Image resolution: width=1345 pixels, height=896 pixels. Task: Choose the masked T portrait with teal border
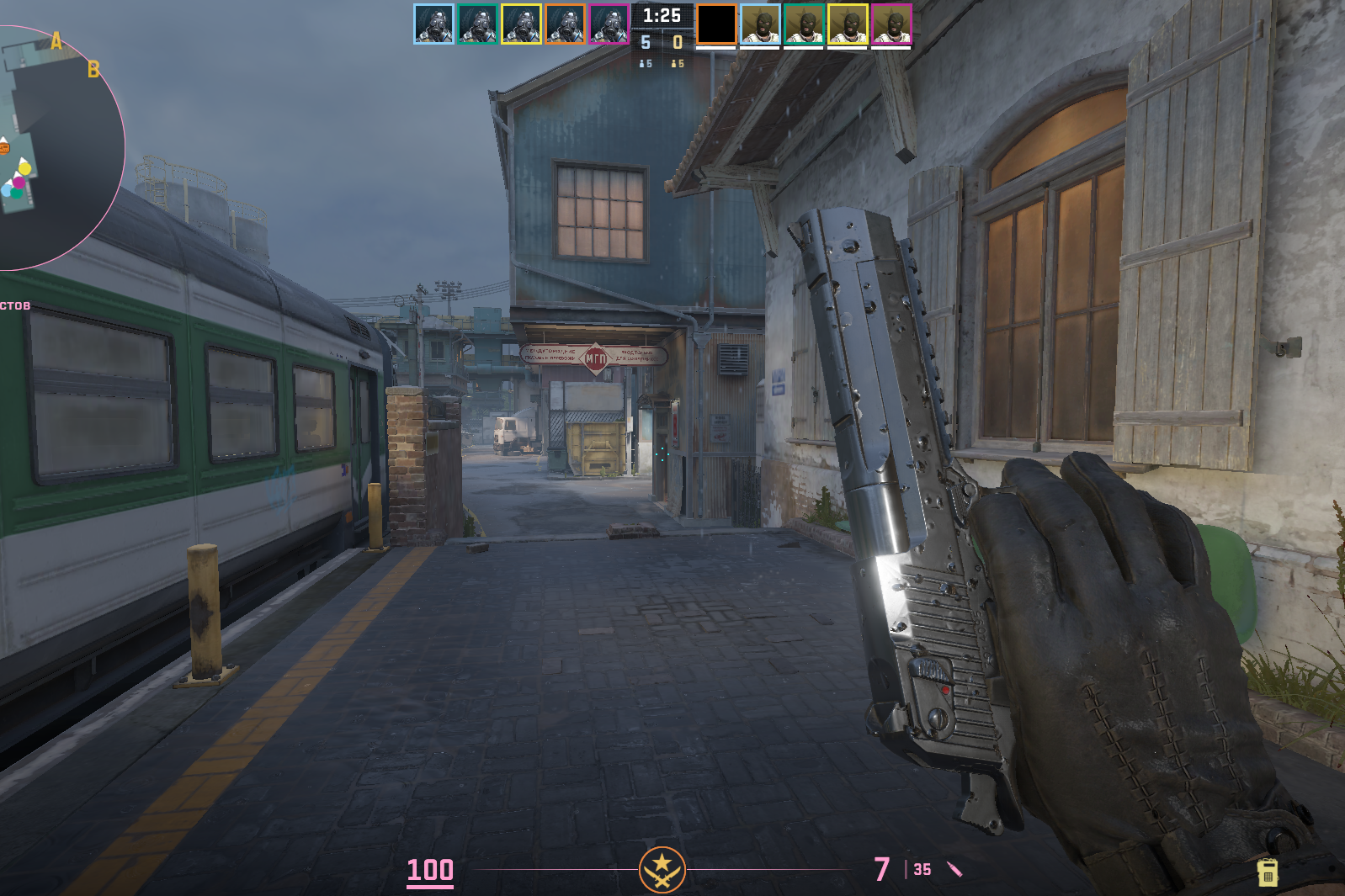pos(804,24)
